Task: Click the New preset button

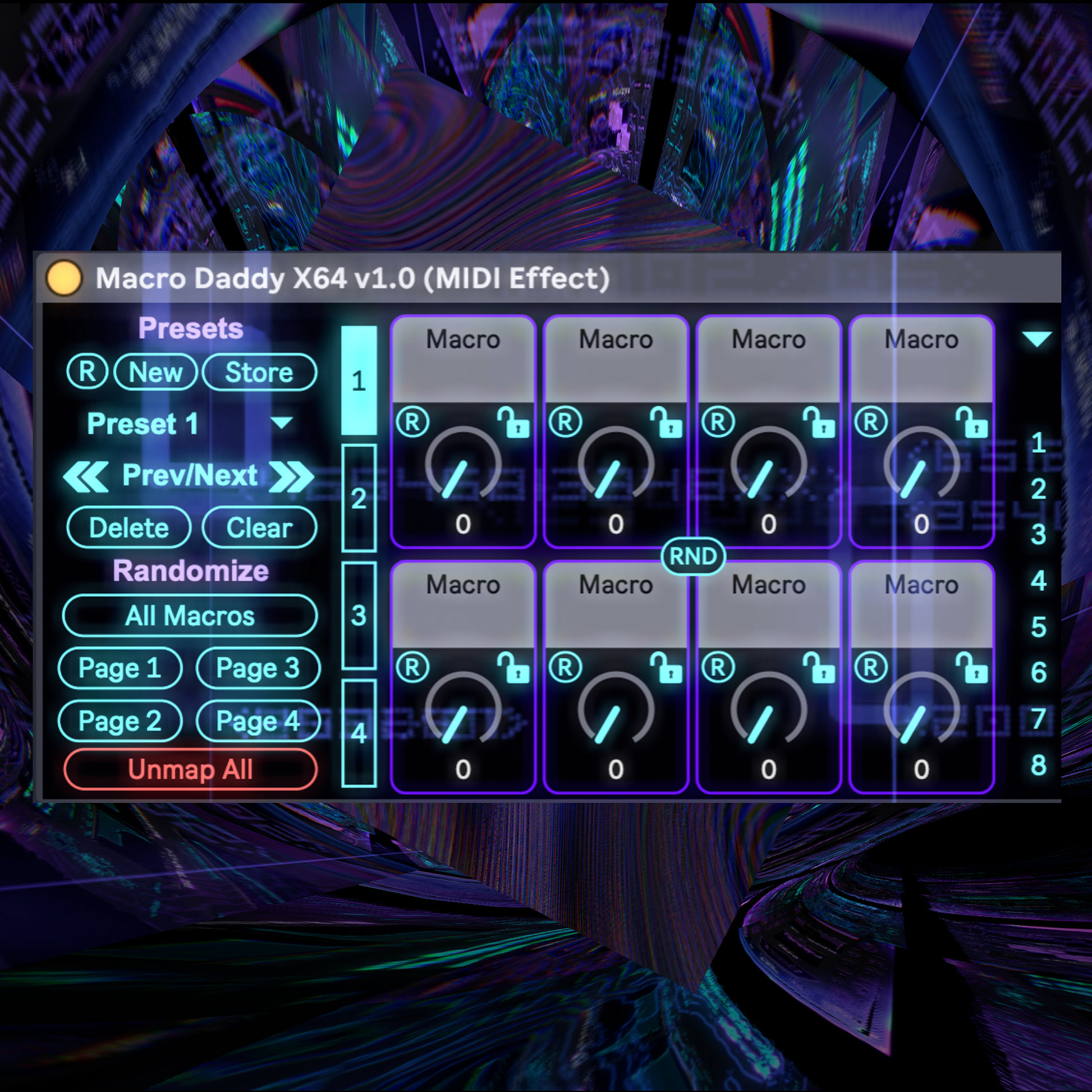Action: (155, 373)
